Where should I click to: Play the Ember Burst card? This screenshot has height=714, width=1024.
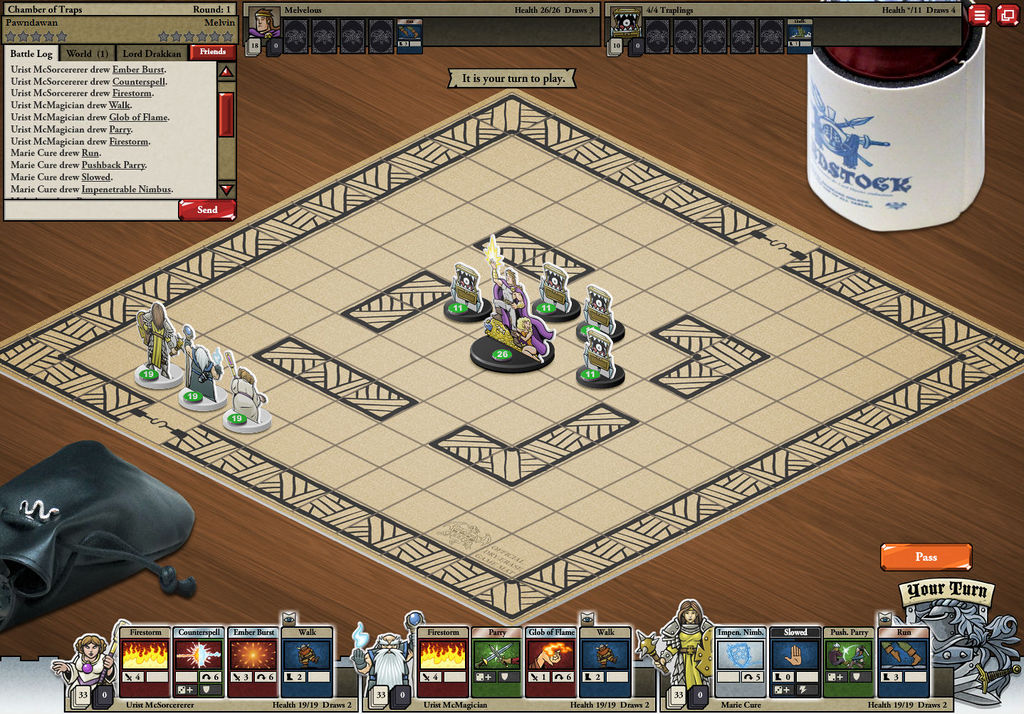(x=252, y=662)
